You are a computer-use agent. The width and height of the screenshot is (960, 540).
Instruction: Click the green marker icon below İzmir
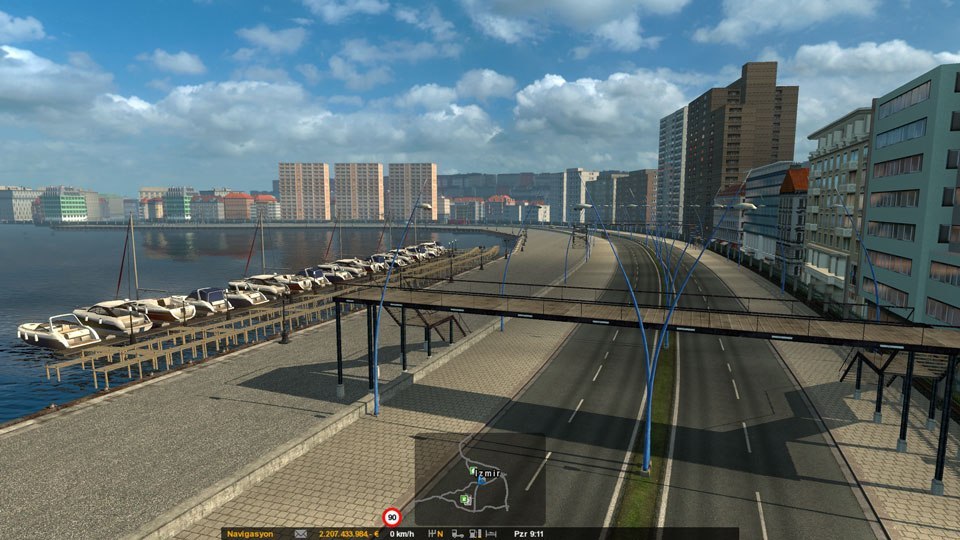[465, 499]
